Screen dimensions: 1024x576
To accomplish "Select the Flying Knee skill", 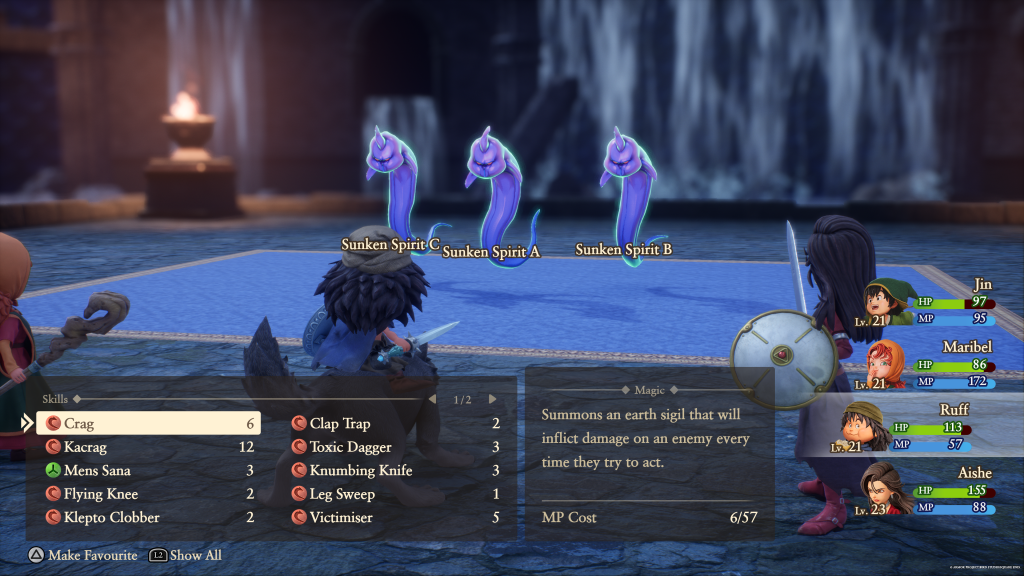I will (148, 494).
